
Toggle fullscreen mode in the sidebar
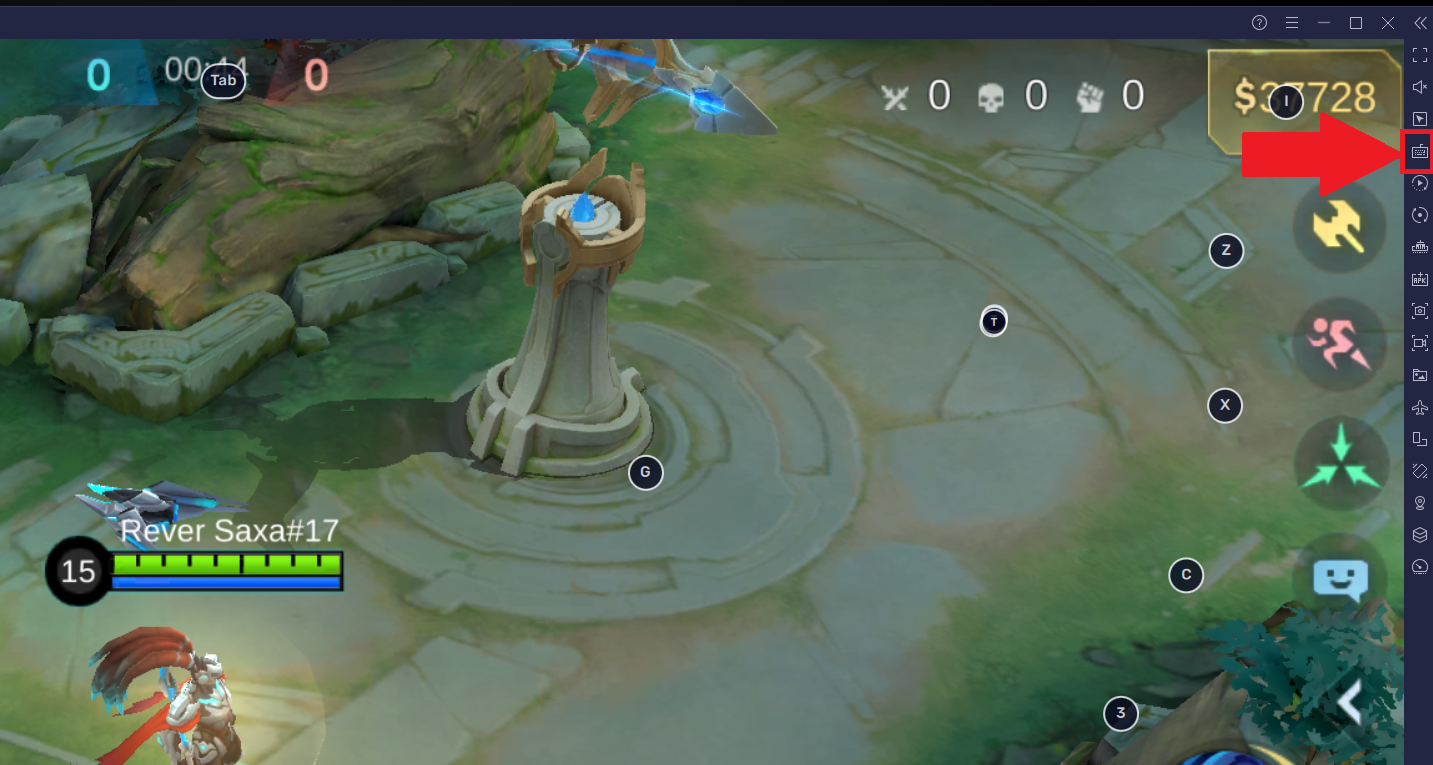point(1419,55)
